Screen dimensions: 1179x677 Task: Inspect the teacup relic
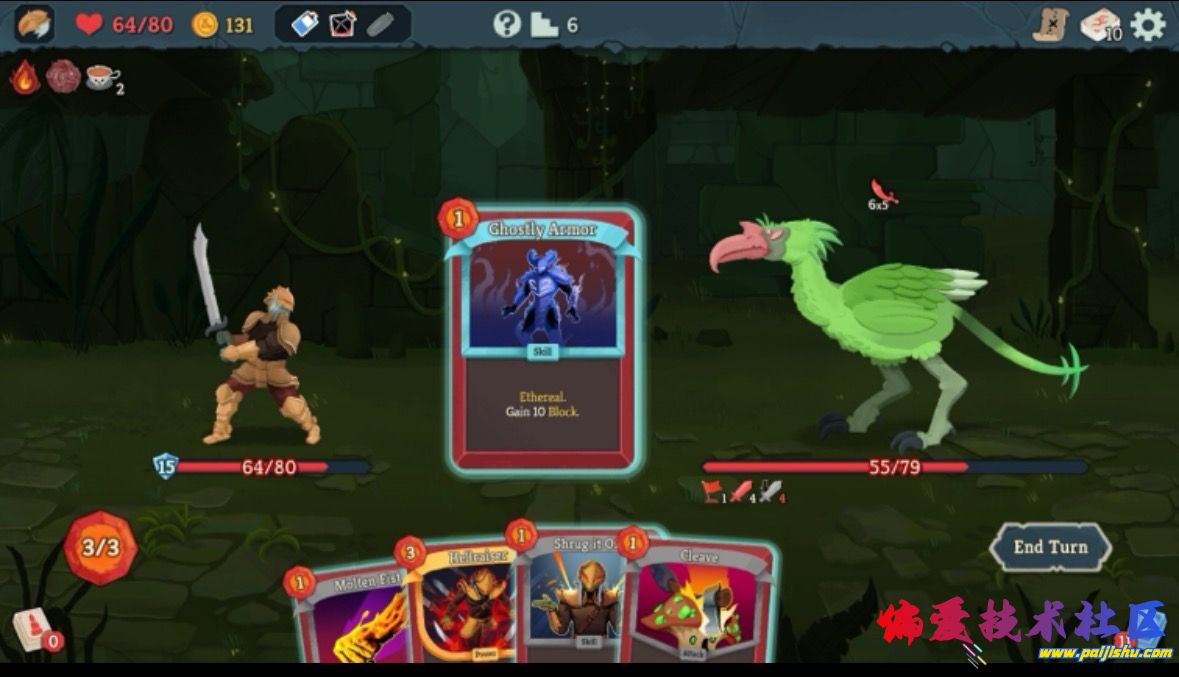point(100,77)
